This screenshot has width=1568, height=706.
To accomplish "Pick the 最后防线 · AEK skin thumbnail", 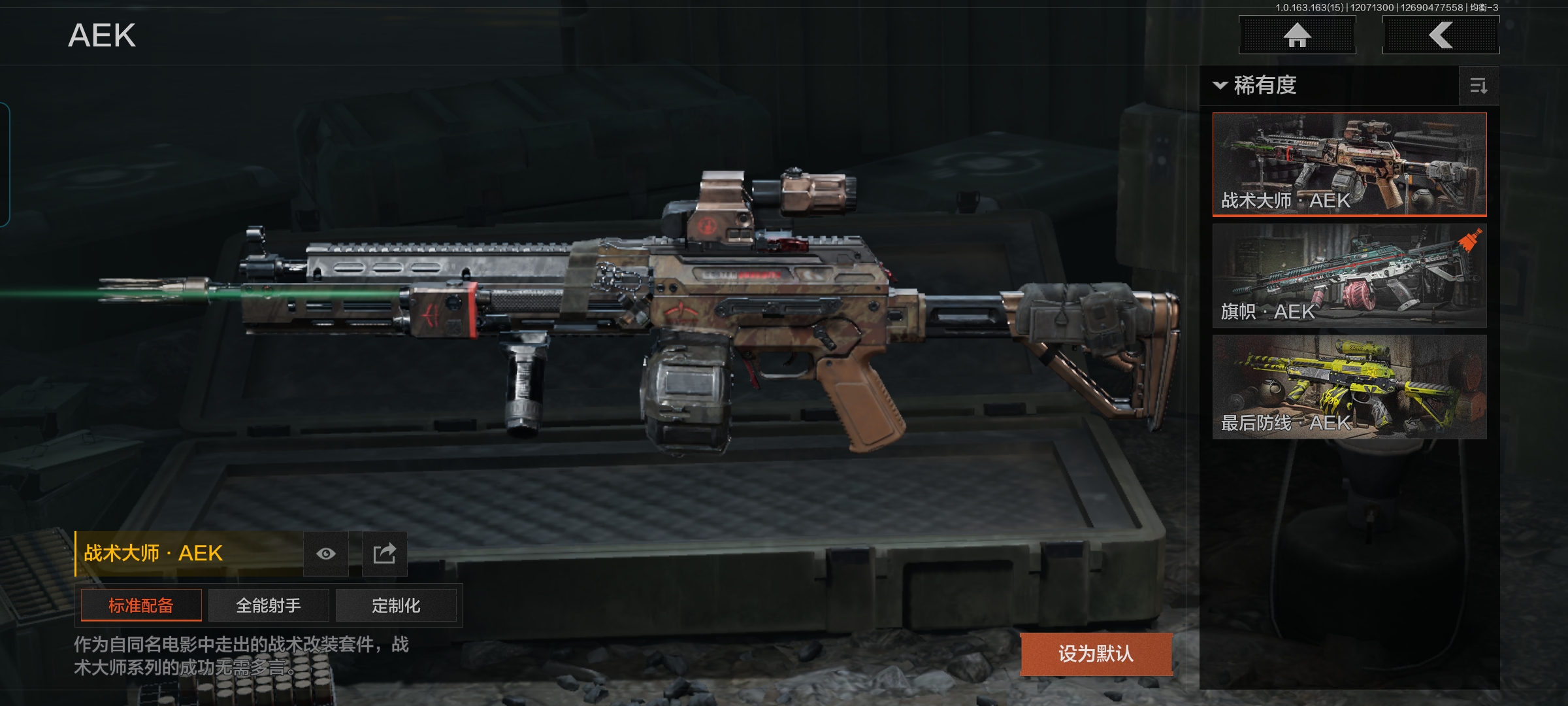I will point(1349,386).
